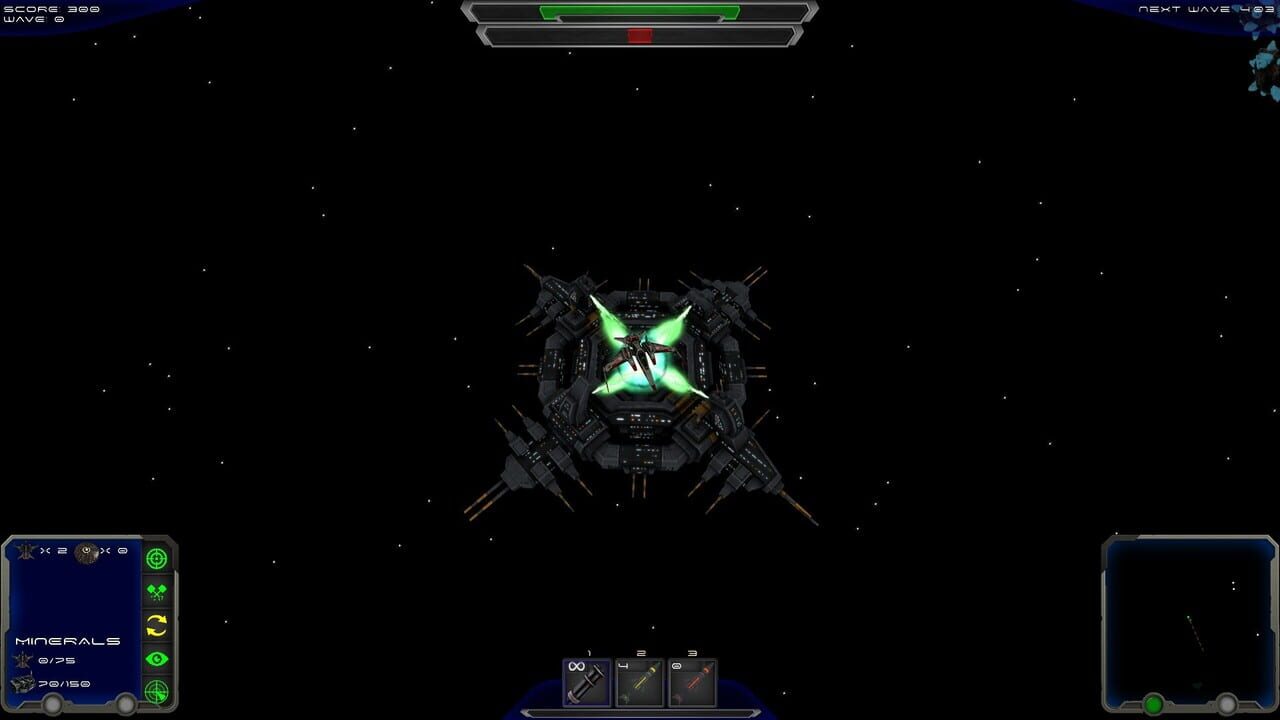Click the crossed flags mission icon

(x=157, y=591)
